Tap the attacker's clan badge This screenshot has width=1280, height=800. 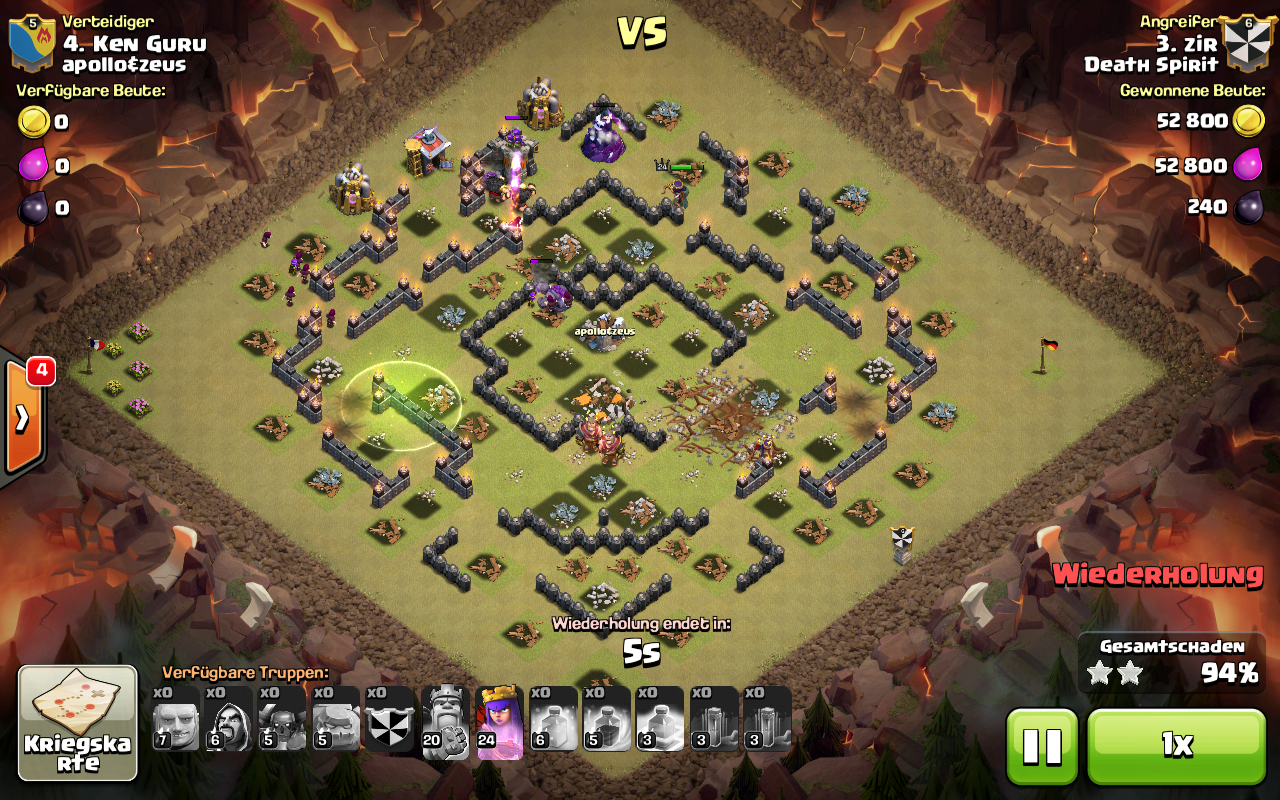[x=1246, y=42]
